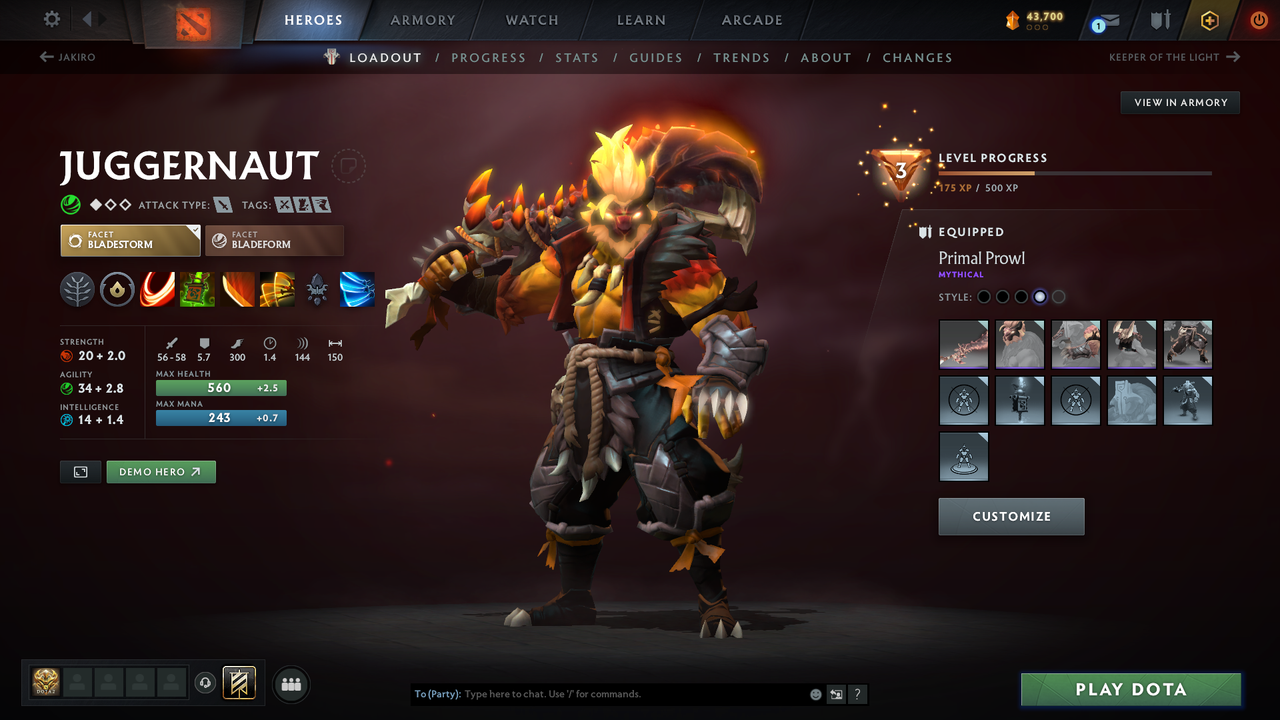Switch to the GUIDES tab
The height and width of the screenshot is (720, 1280).
click(656, 57)
